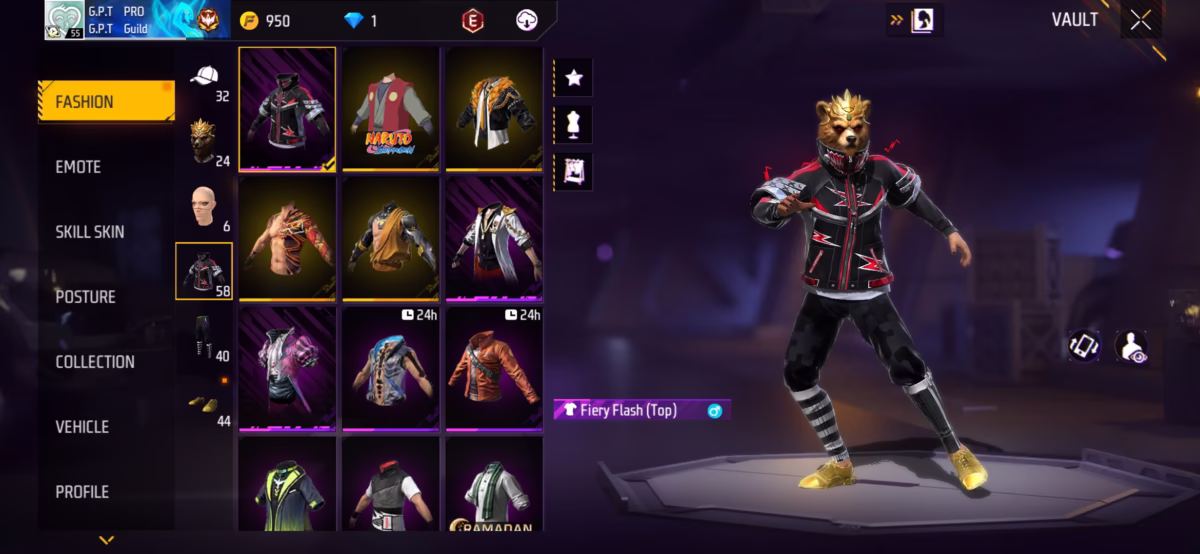1200x554 pixels.
Task: Toggle the character view eye icon
Action: point(1131,345)
